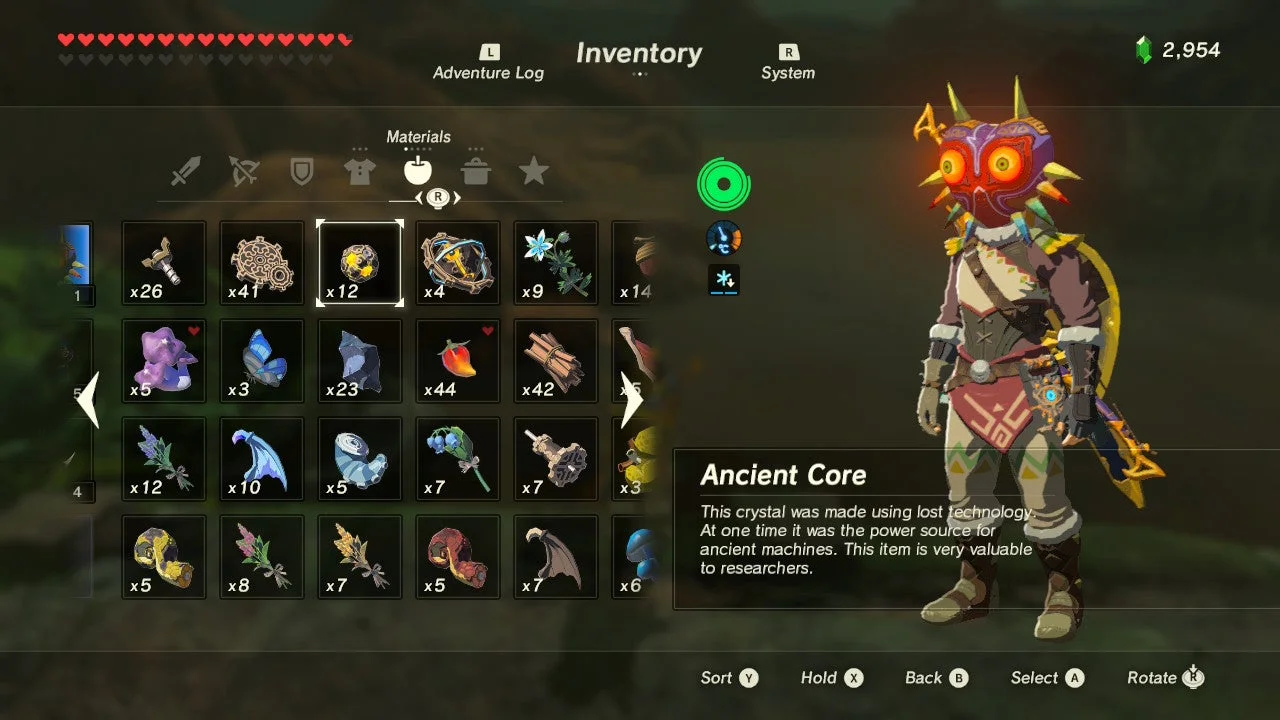This screenshot has height=720, width=1280.
Task: Open the armor category icon
Action: tap(361, 171)
